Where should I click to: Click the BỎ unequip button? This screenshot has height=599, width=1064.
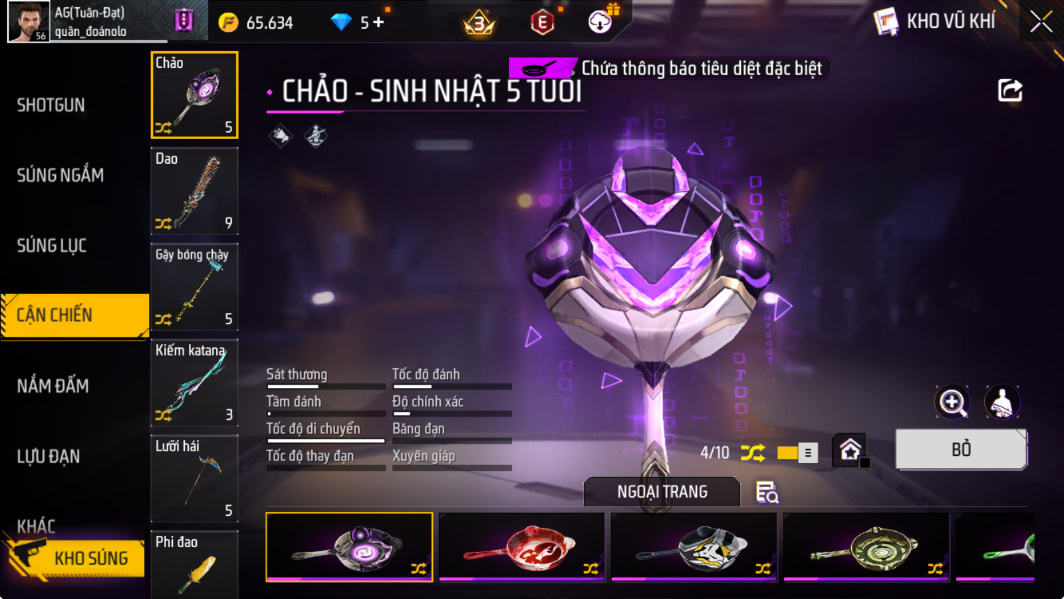pos(960,450)
